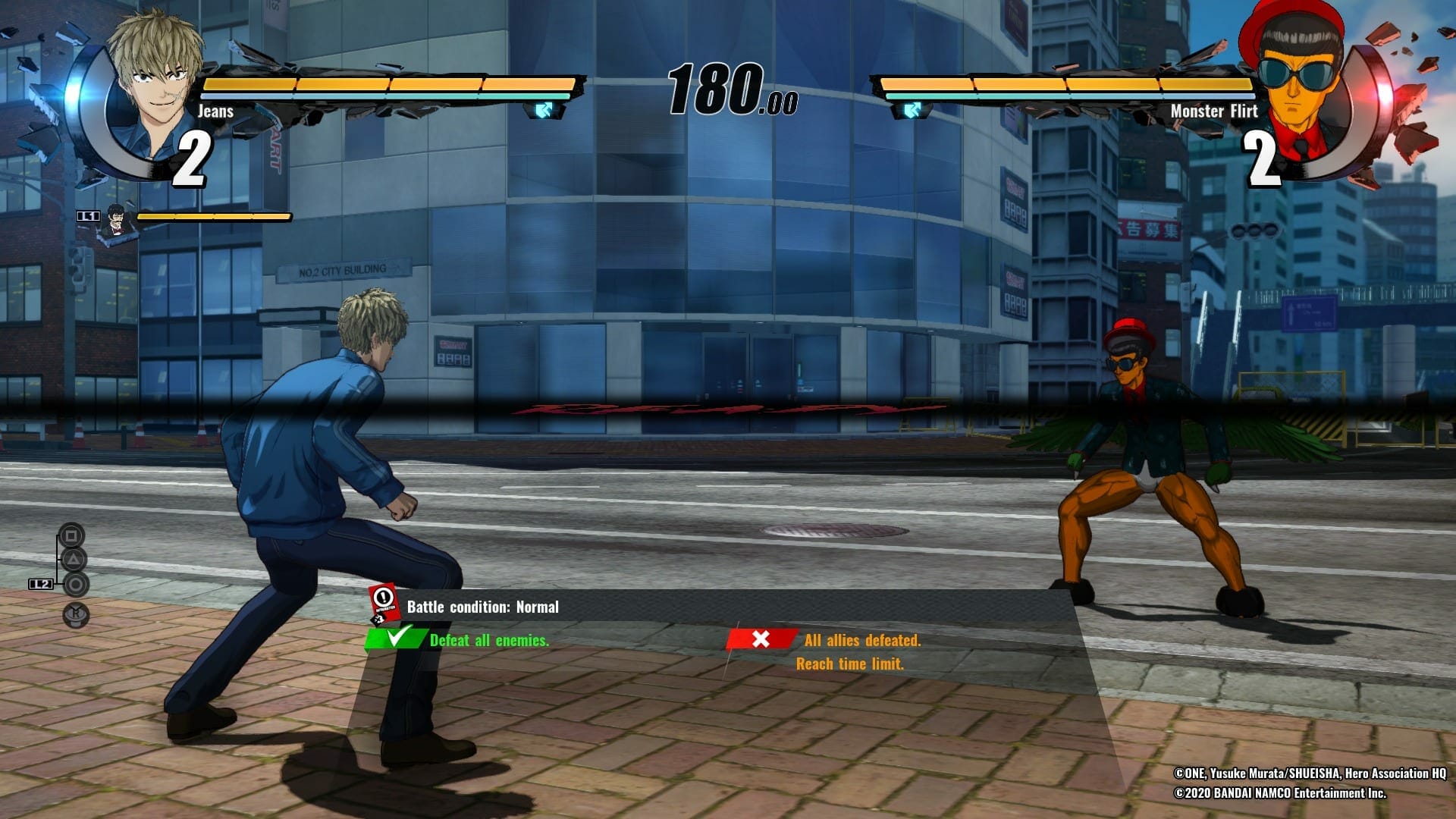Activate the fist icon below the move list
The width and height of the screenshot is (1456, 819).
tap(76, 615)
